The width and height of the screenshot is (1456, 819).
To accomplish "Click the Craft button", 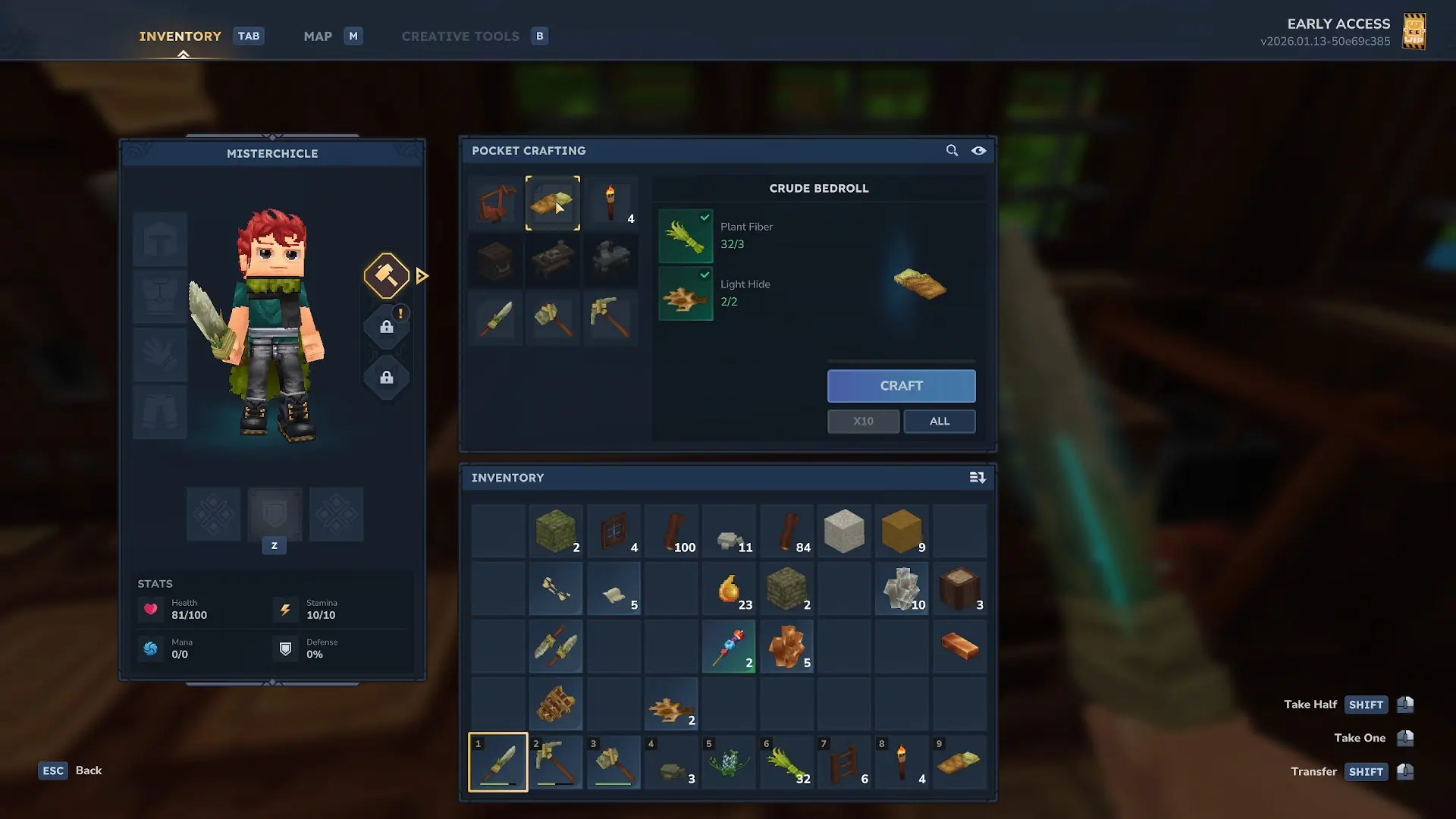I will click(901, 386).
